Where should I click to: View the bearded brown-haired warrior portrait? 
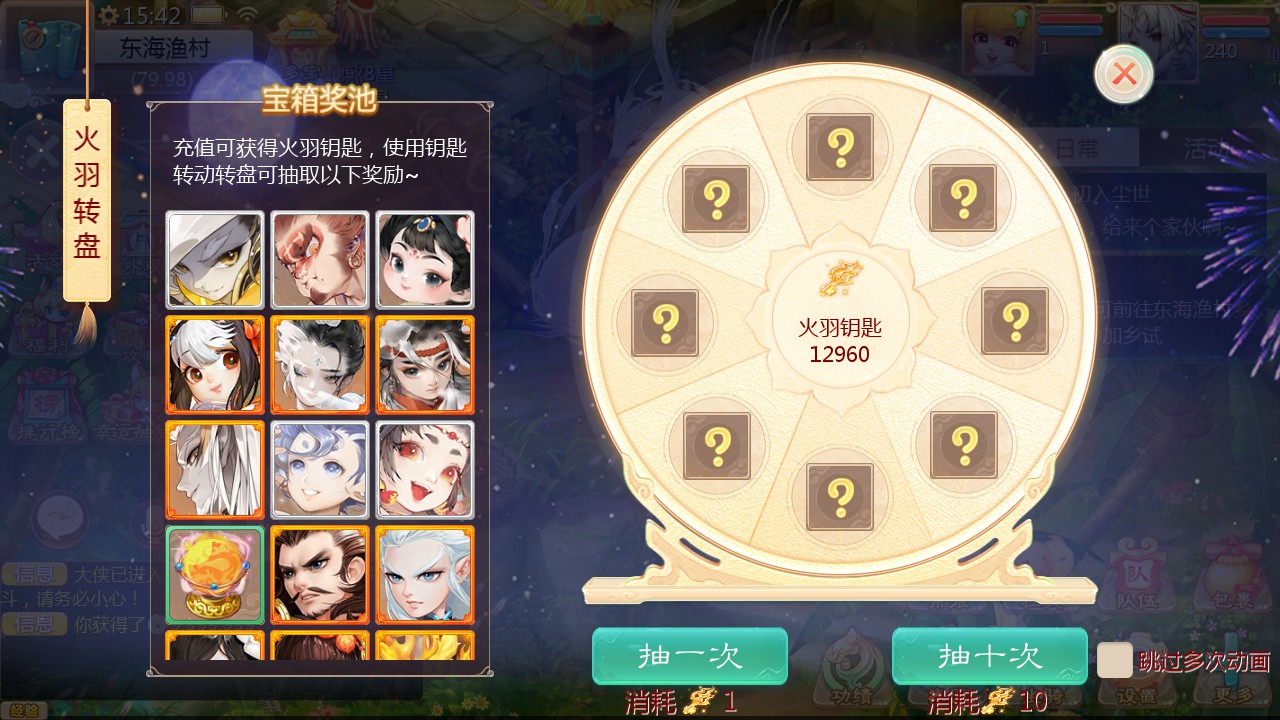[x=320, y=574]
